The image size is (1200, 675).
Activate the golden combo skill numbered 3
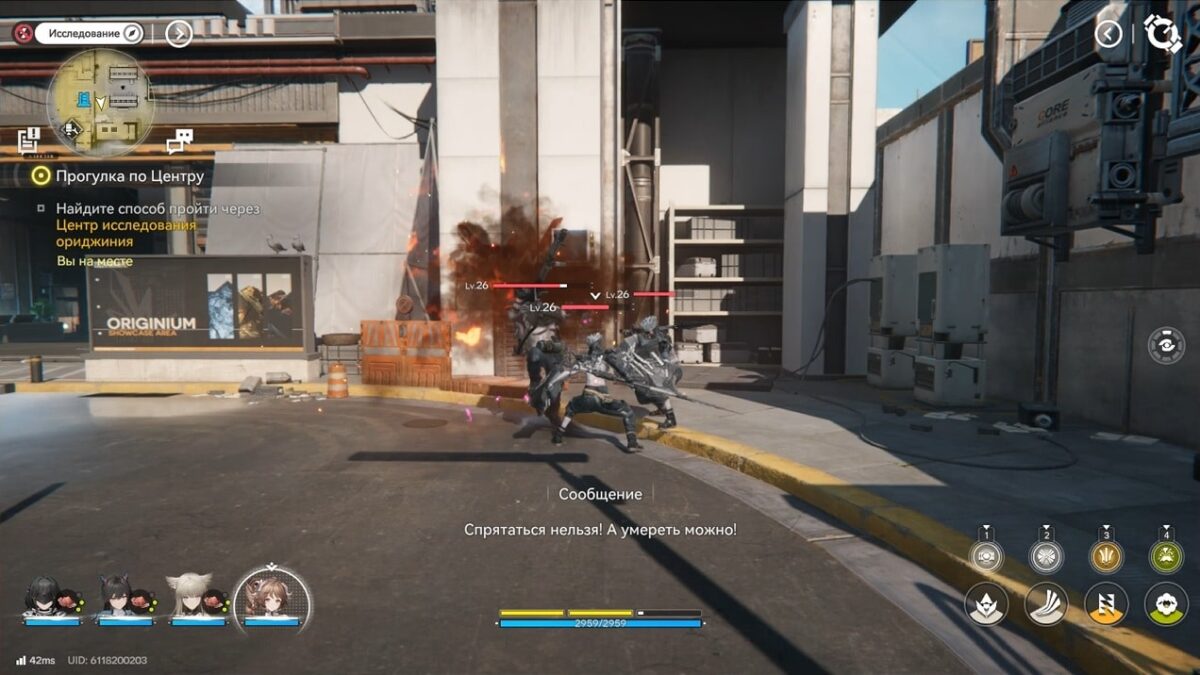click(1106, 556)
